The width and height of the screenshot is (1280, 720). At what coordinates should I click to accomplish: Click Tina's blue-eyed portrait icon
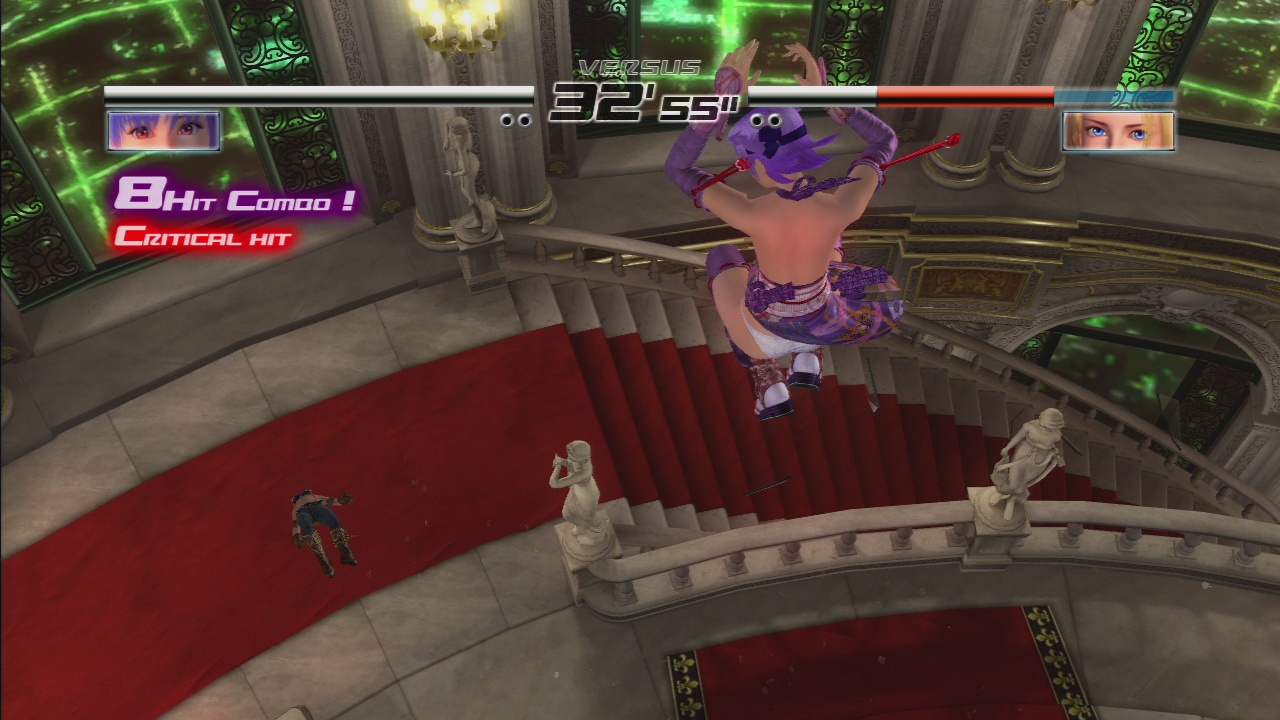(1116, 131)
